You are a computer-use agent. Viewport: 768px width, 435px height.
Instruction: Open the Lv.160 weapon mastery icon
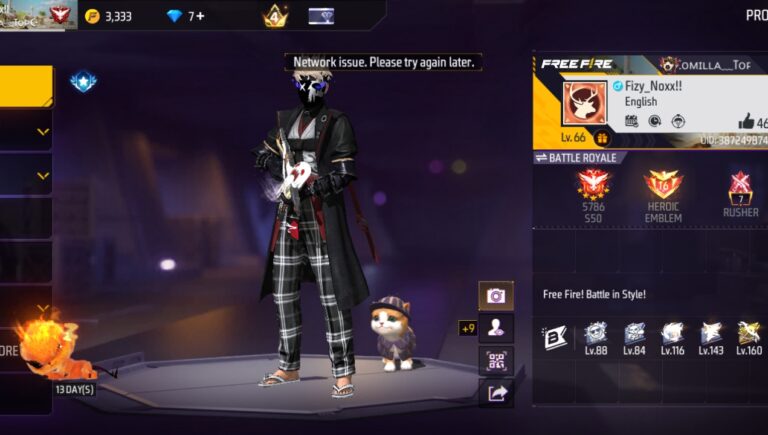click(748, 334)
